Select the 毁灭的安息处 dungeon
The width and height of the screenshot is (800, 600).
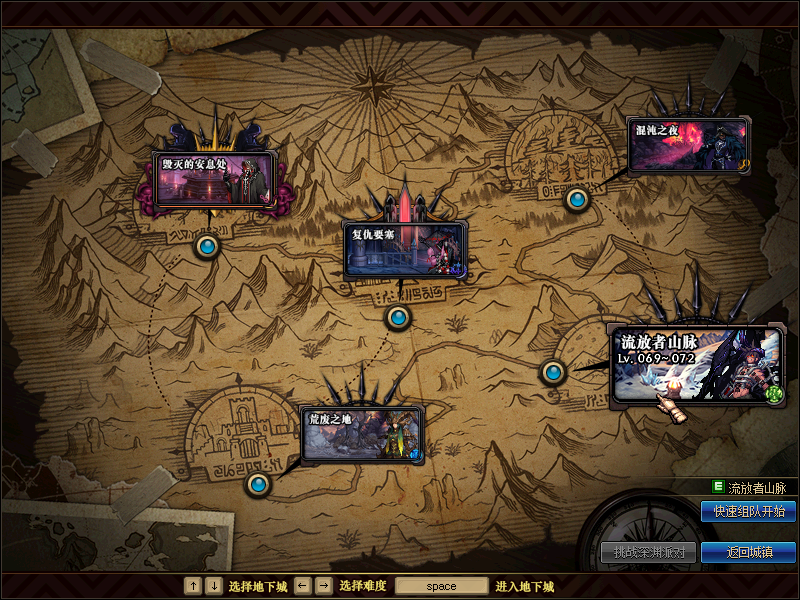click(214, 180)
